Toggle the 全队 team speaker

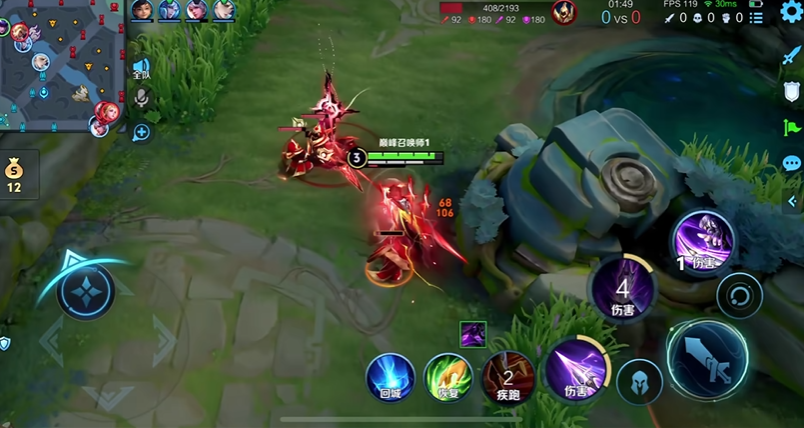click(x=141, y=69)
